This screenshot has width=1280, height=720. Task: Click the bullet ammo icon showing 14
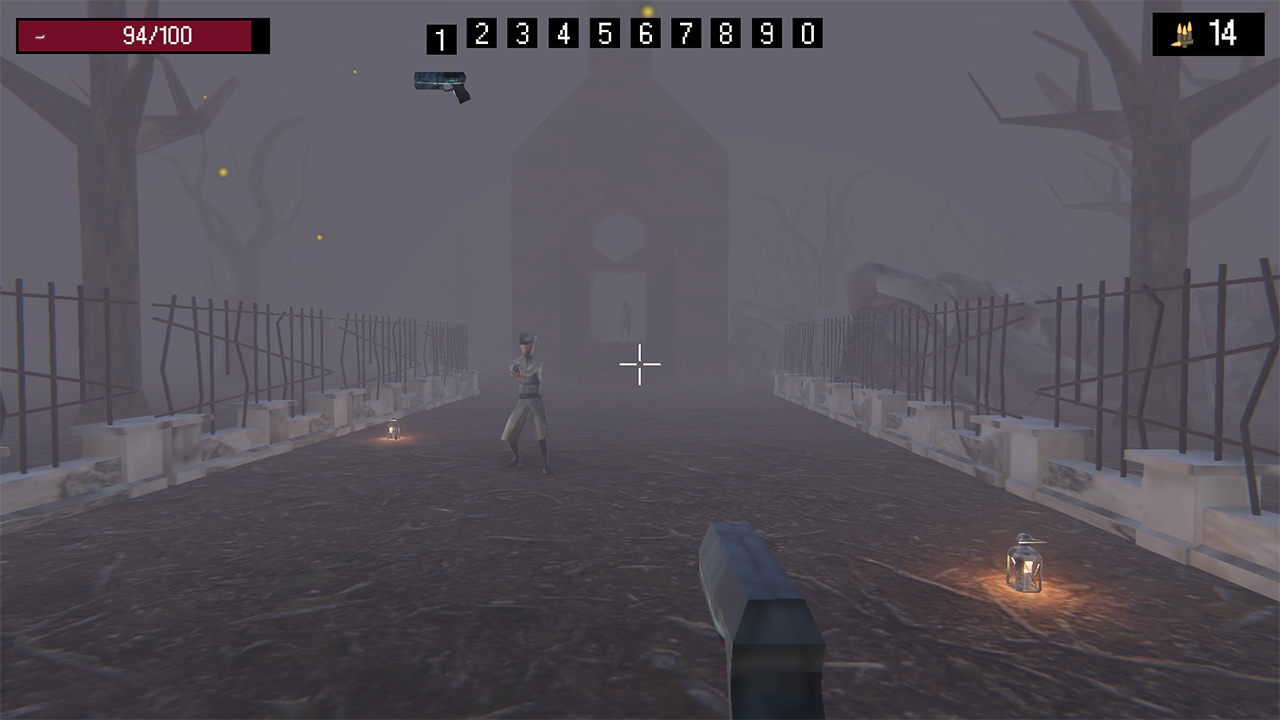point(1183,33)
